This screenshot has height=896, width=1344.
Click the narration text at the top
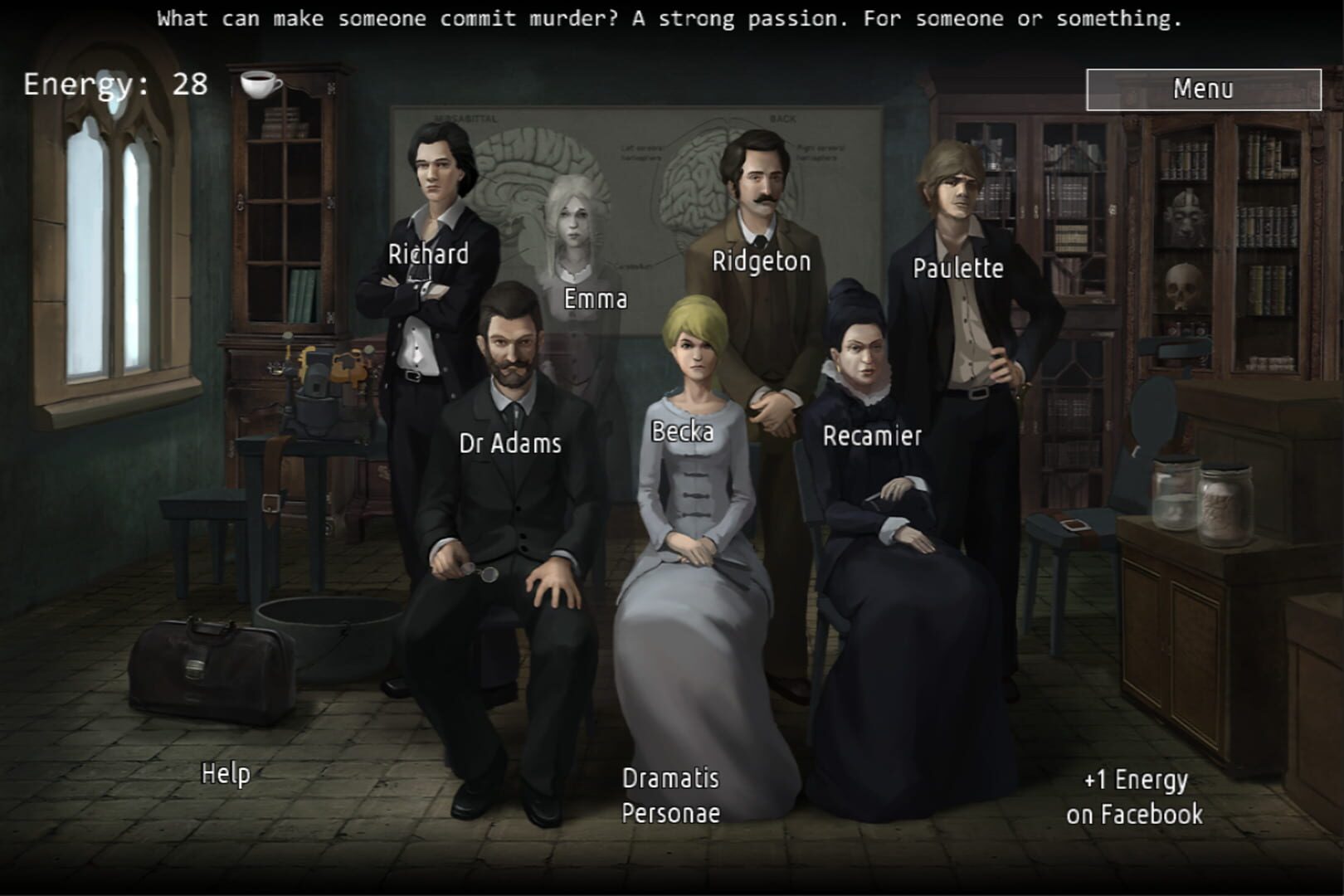pyautogui.click(x=672, y=17)
